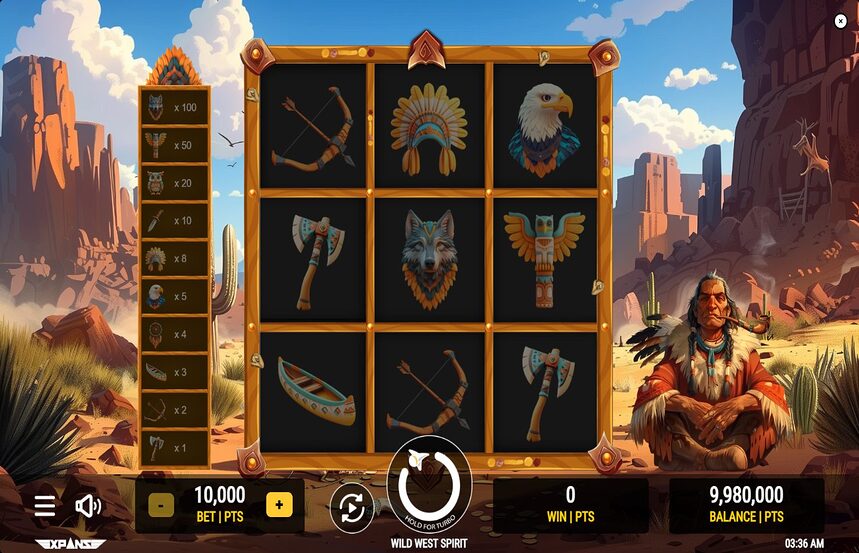Toggle the sound speaker icon
Image resolution: width=859 pixels, height=553 pixels.
click(x=88, y=506)
